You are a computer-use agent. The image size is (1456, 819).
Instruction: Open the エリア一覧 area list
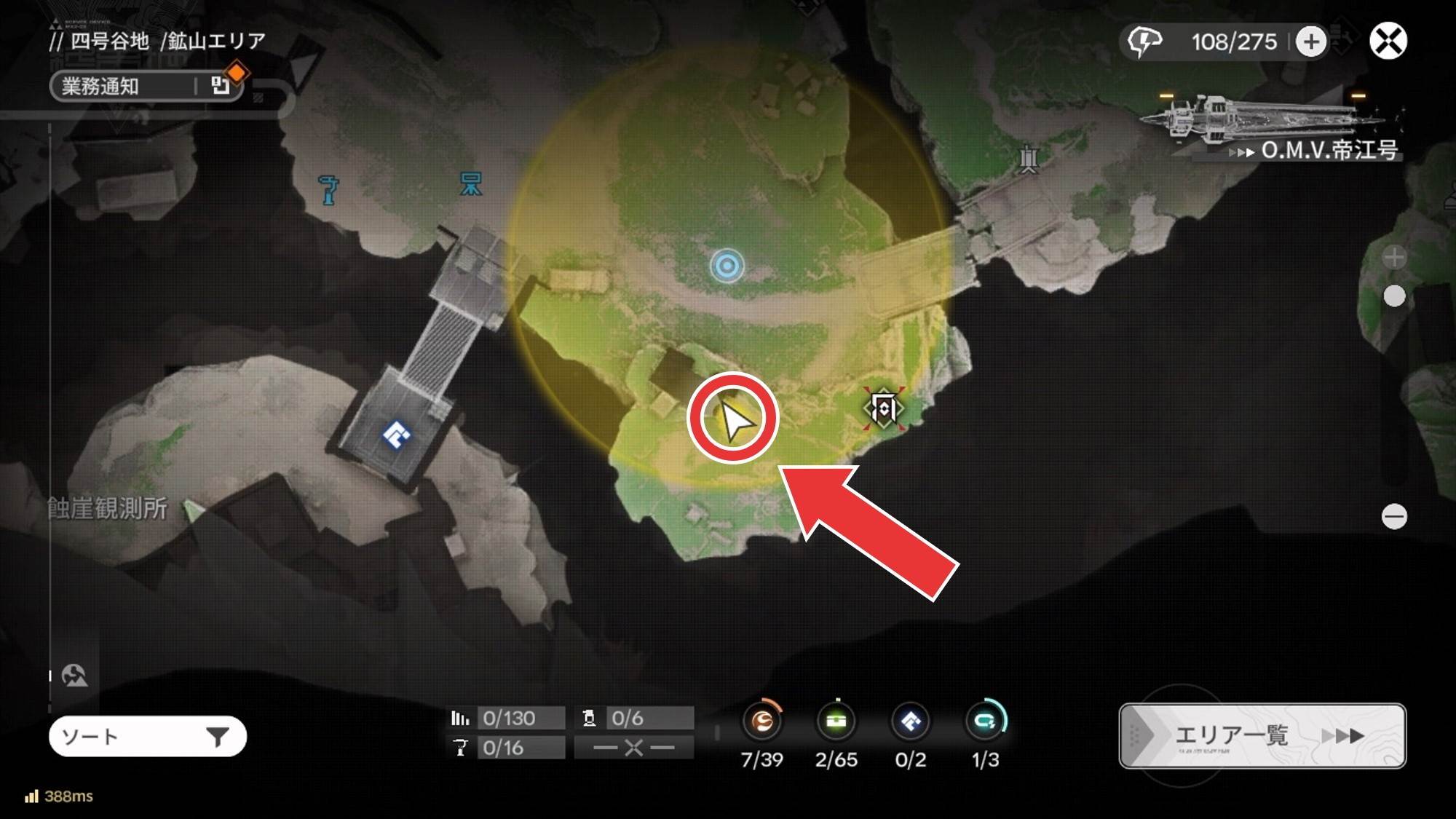[x=1262, y=735]
